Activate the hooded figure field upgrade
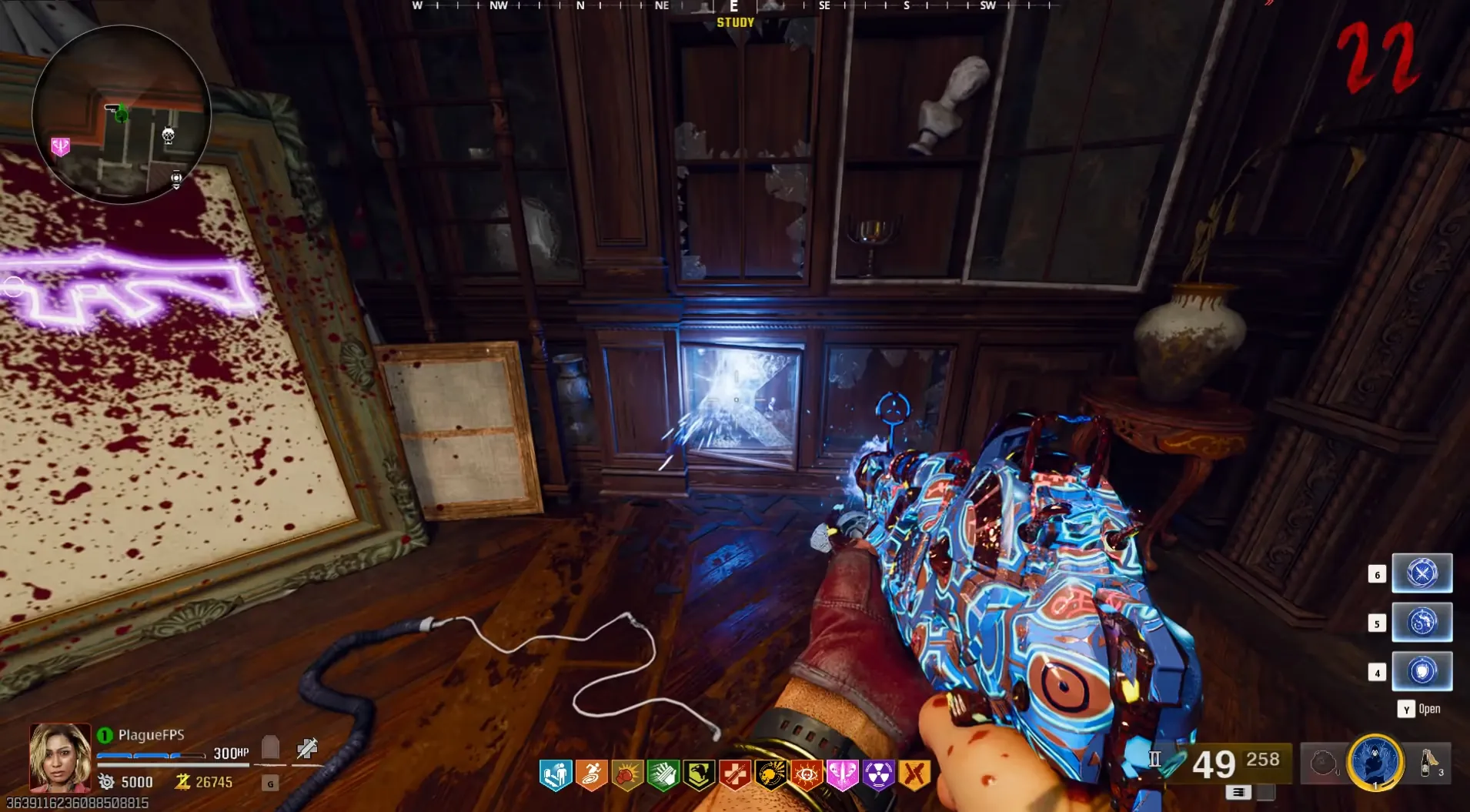 (x=1375, y=762)
